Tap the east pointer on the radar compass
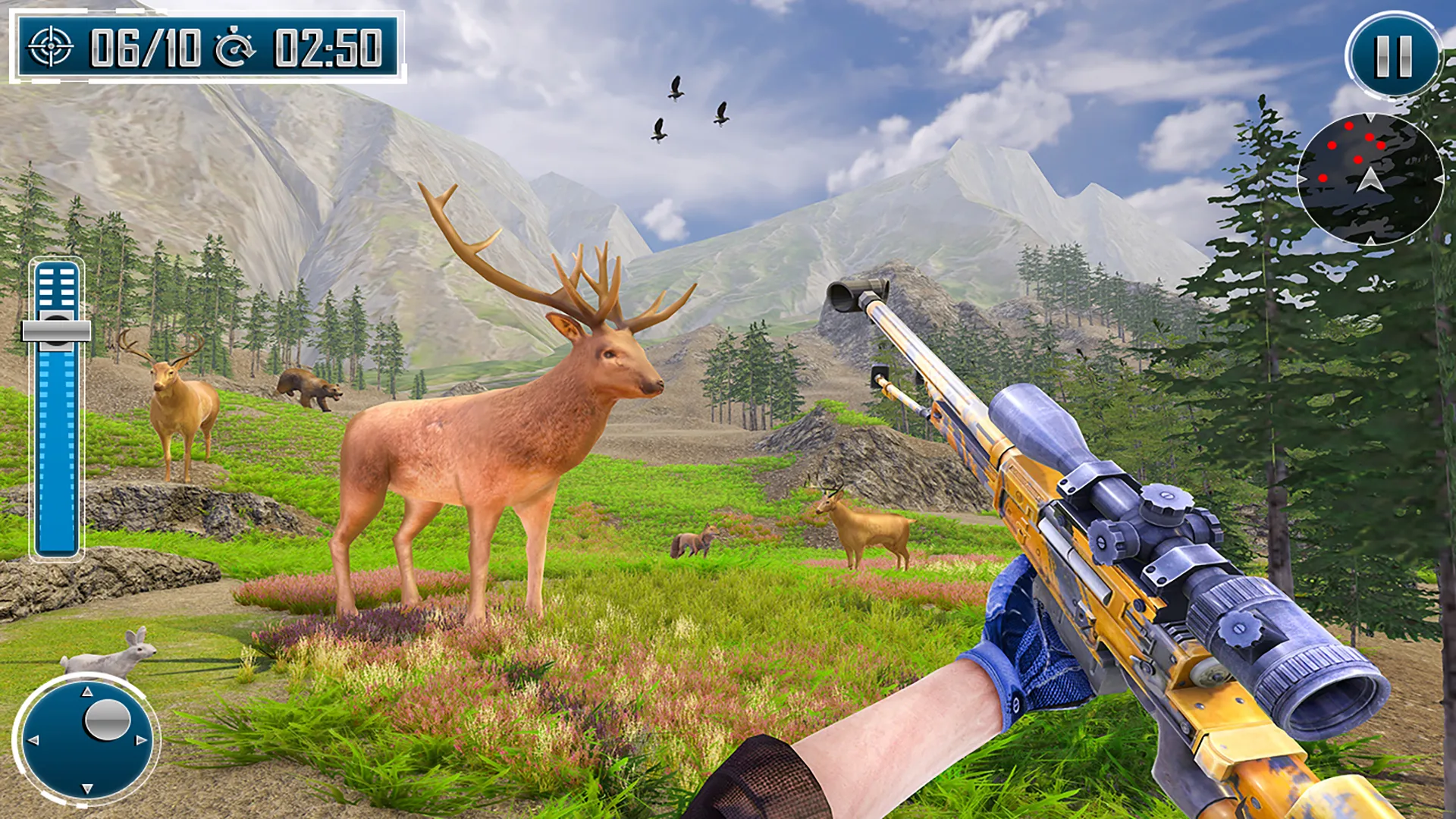Image resolution: width=1456 pixels, height=819 pixels. point(1439,179)
